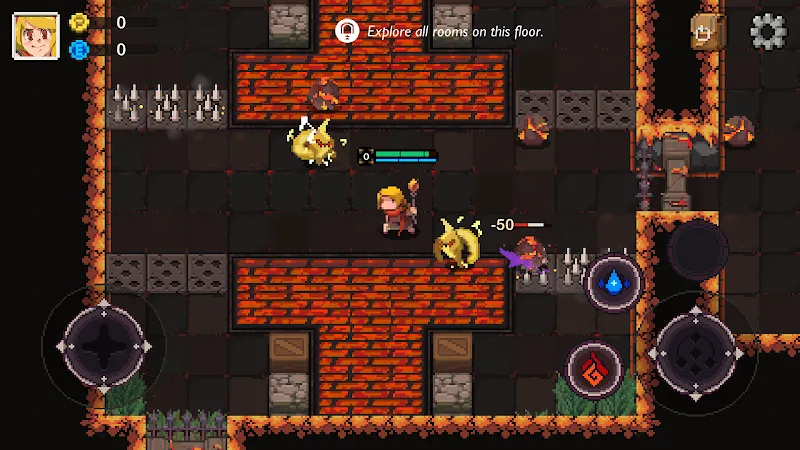Image resolution: width=800 pixels, height=450 pixels.
Task: Open the settings gear menu
Action: [768, 32]
